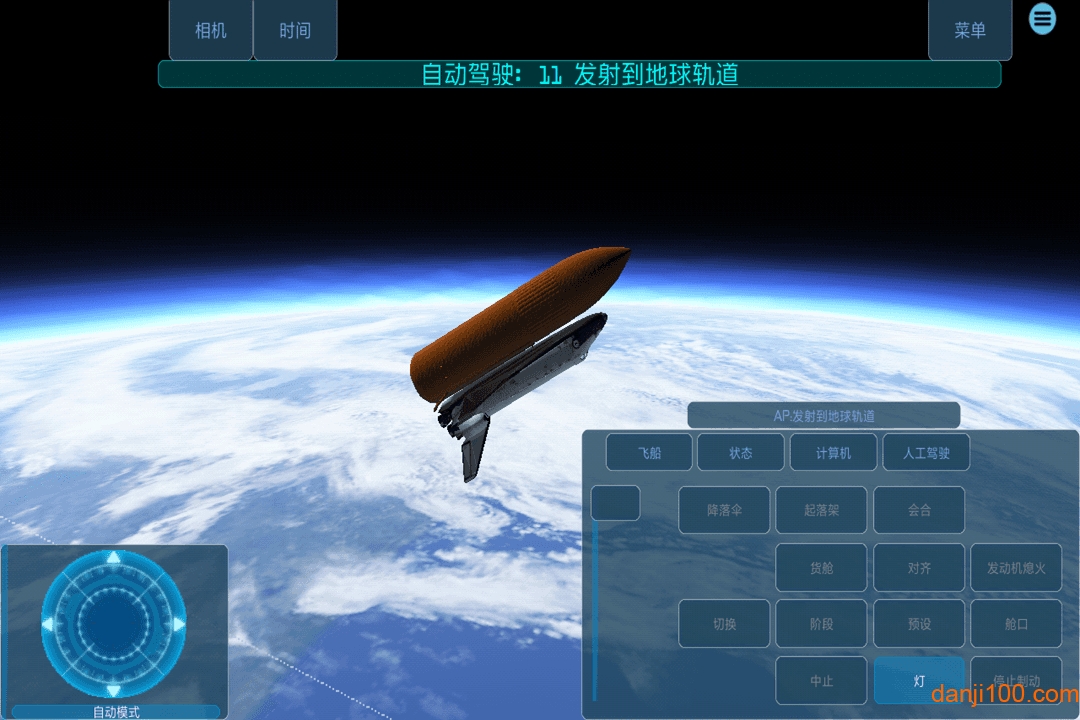Toggle the 起落架 landing gear

tap(821, 510)
